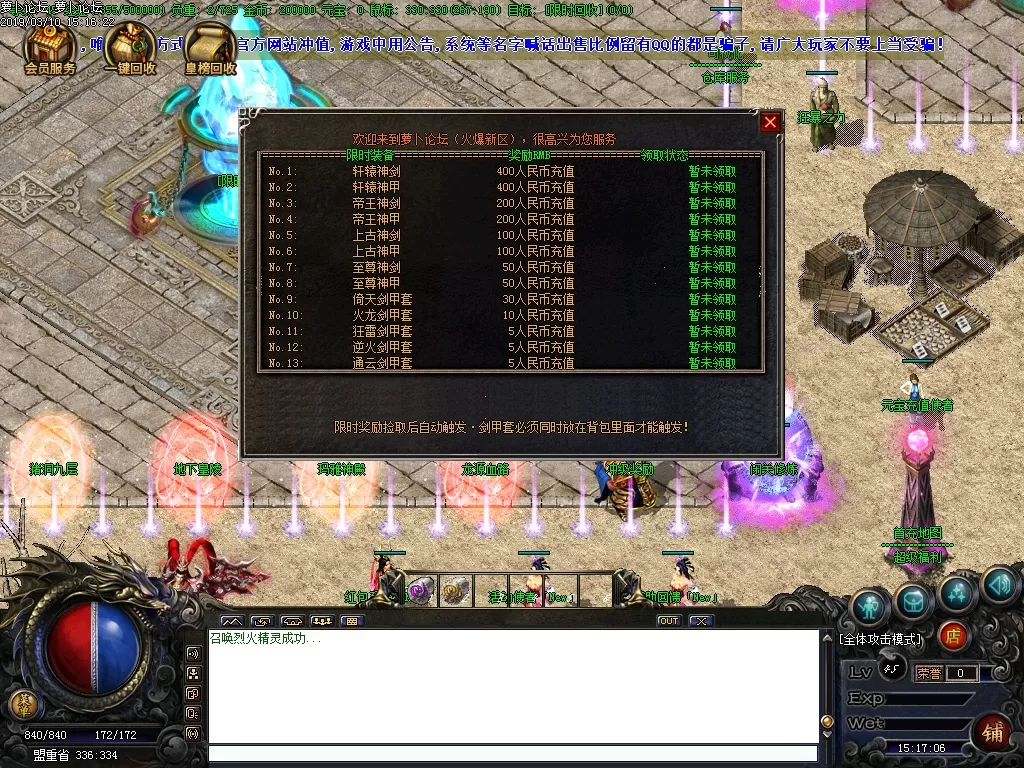1024x768 pixels.
Task: Open the 皇榜回收 scroll recycle icon
Action: point(210,50)
